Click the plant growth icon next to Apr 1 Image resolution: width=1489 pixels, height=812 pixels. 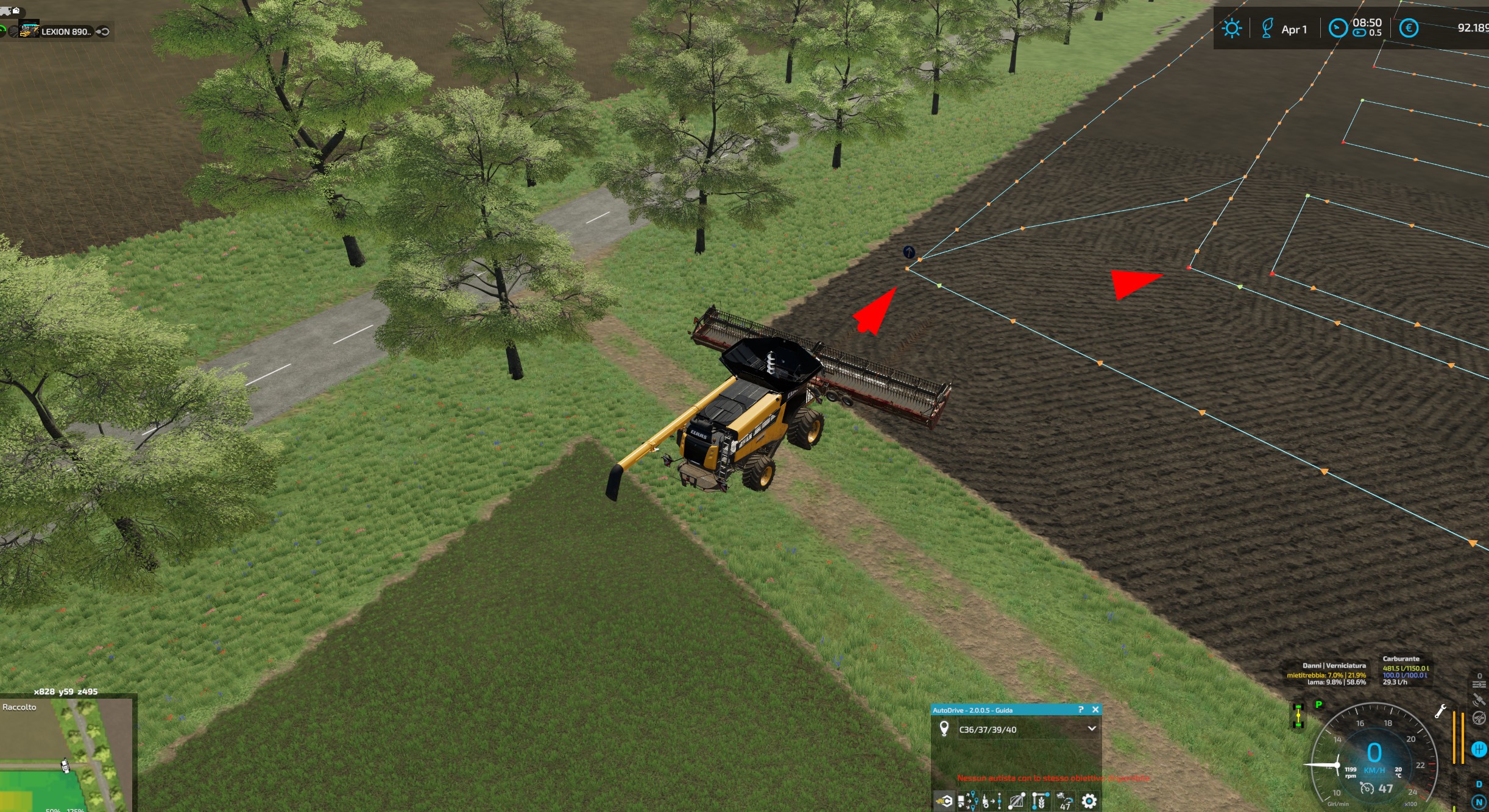[1268, 28]
